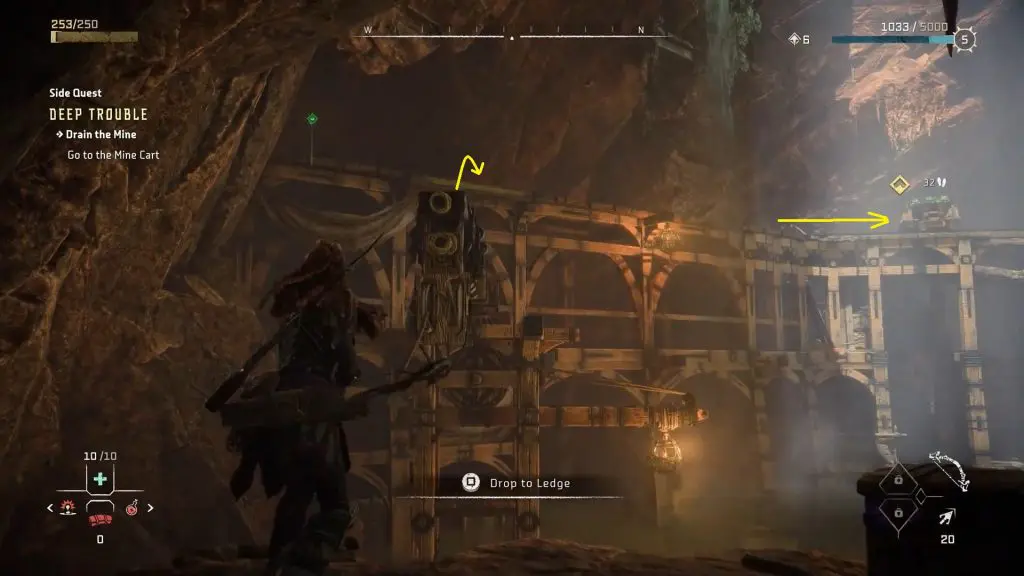Select the red health potion flask icon

132,509
